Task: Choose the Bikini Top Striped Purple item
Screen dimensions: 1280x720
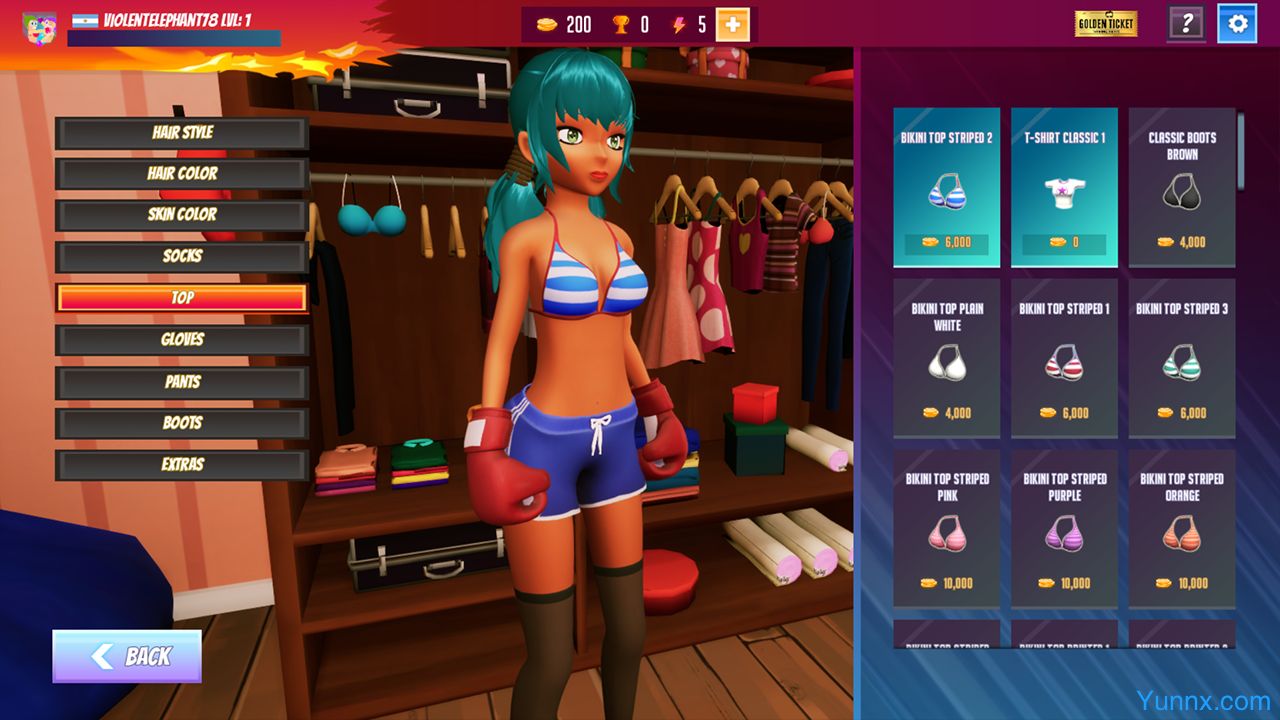Action: (x=1064, y=528)
